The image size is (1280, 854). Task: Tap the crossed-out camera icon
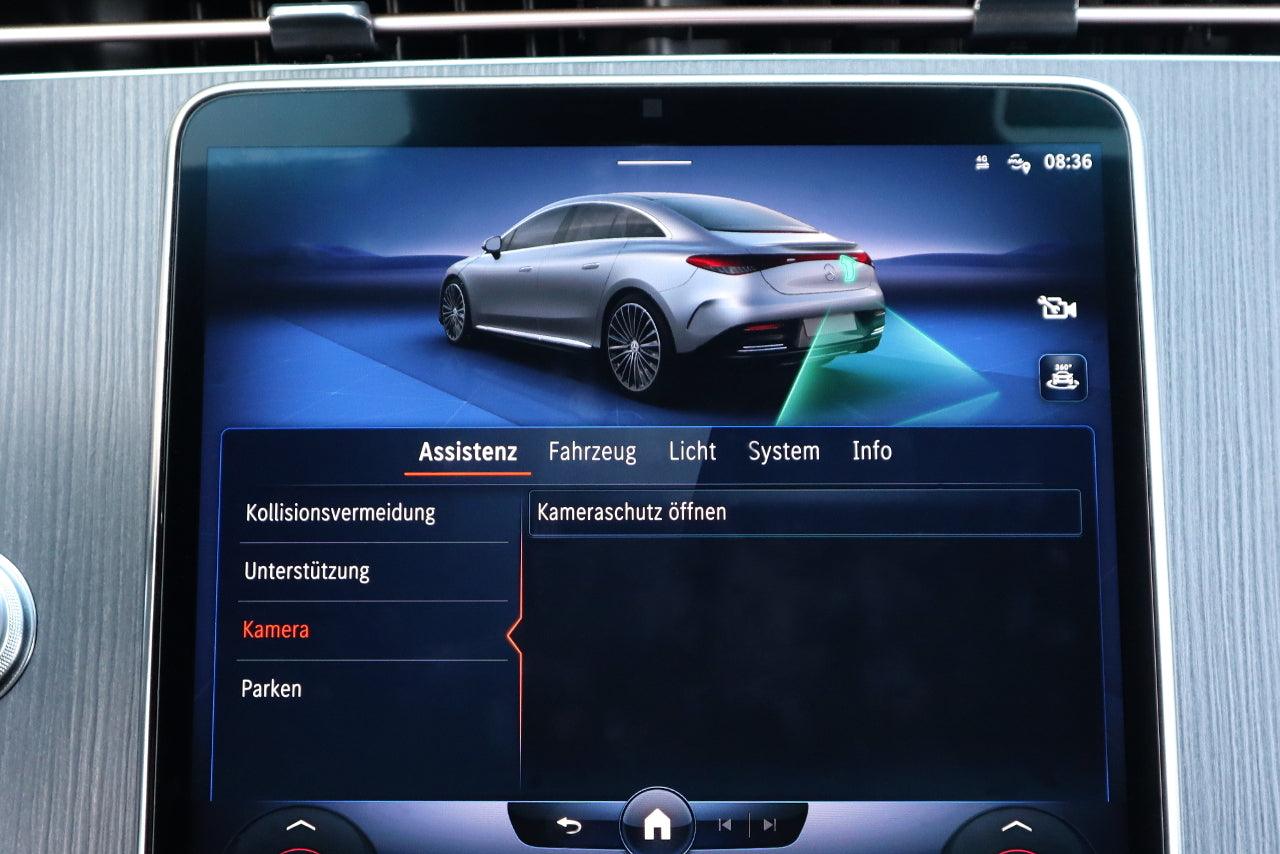click(1057, 308)
